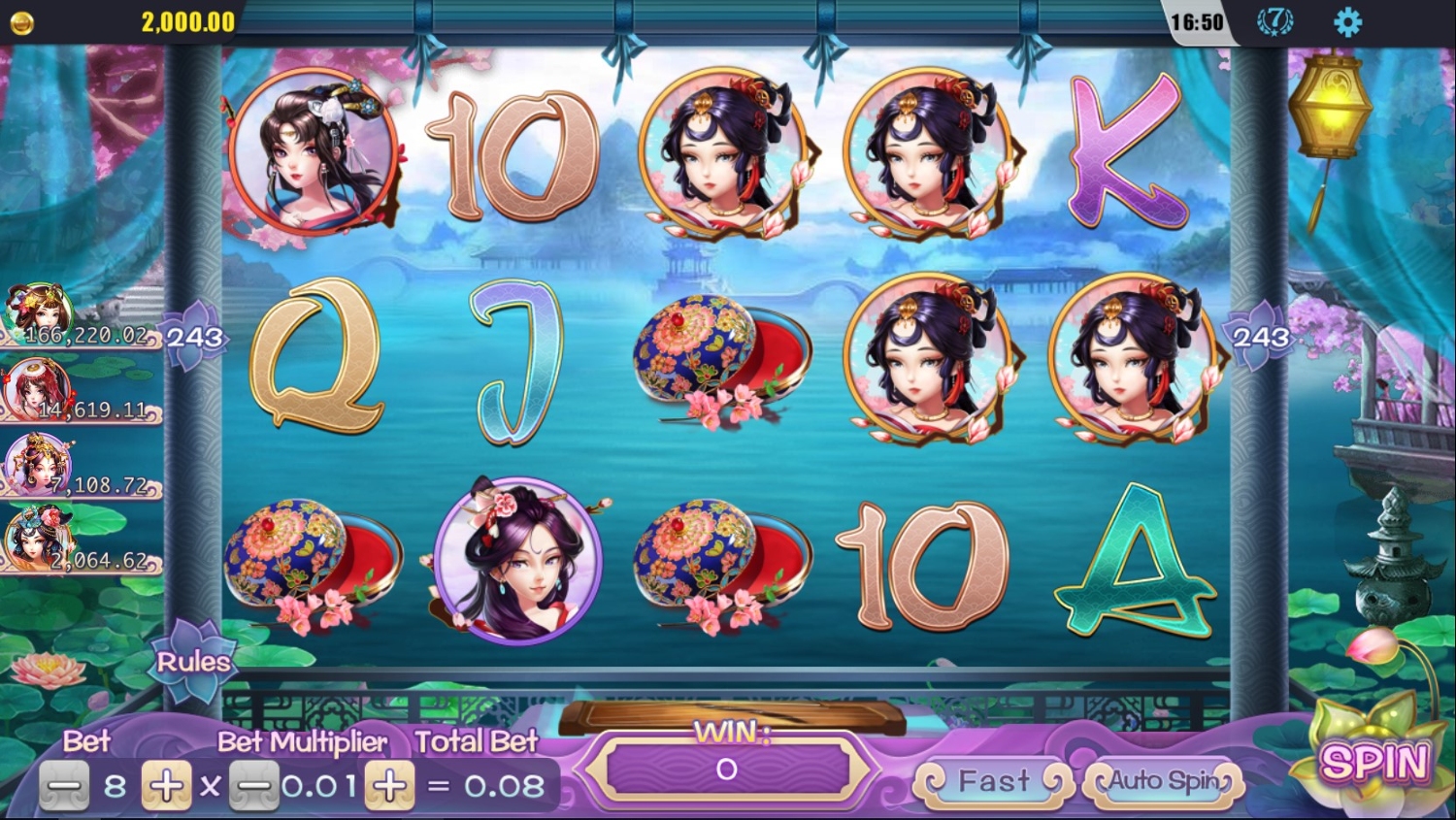Viewport: 1456px width, 820px height.
Task: Decrease the Bet value
Action: tap(64, 785)
